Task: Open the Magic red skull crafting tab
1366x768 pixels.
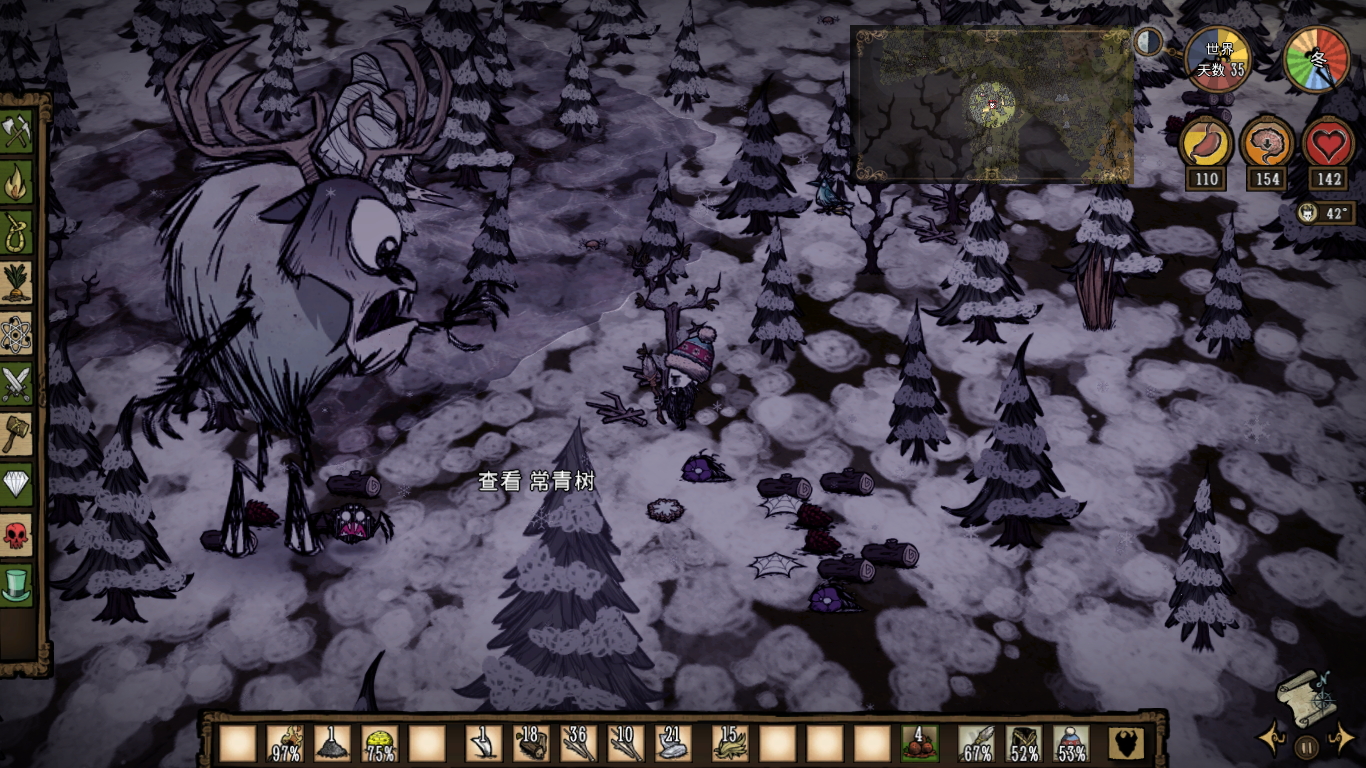Action: 17,535
